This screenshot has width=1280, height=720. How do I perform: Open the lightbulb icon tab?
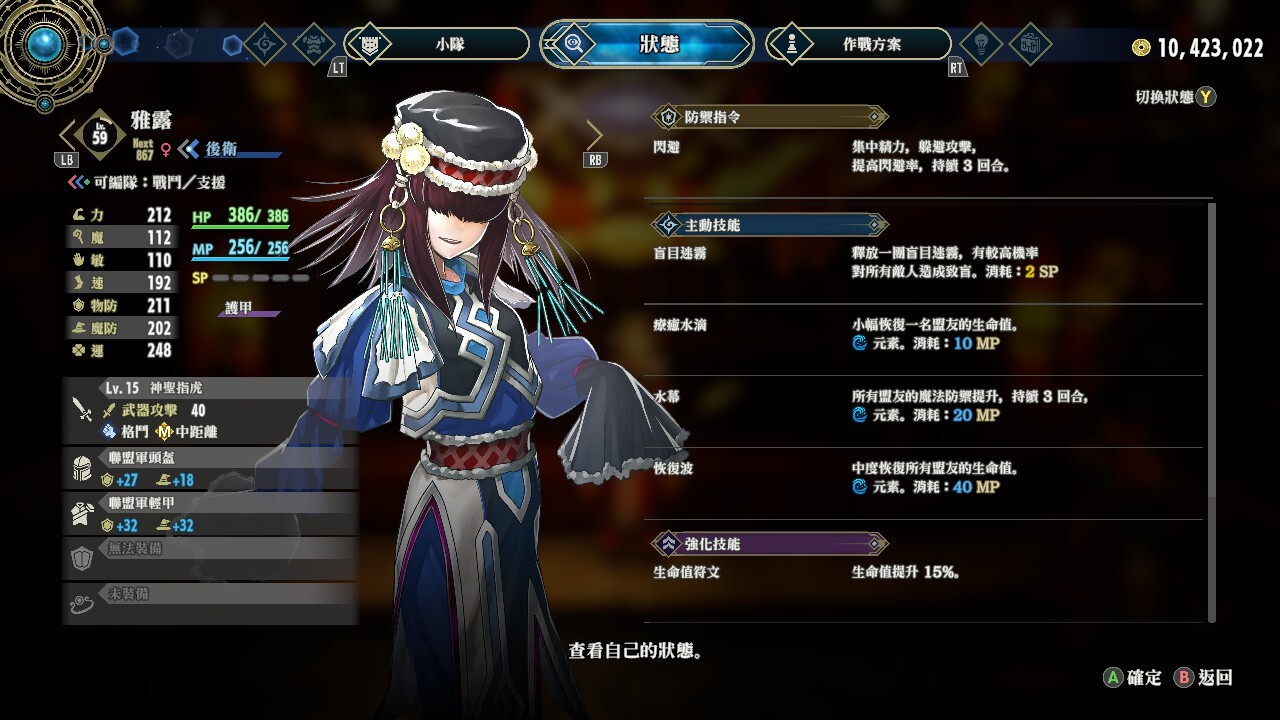[x=981, y=44]
